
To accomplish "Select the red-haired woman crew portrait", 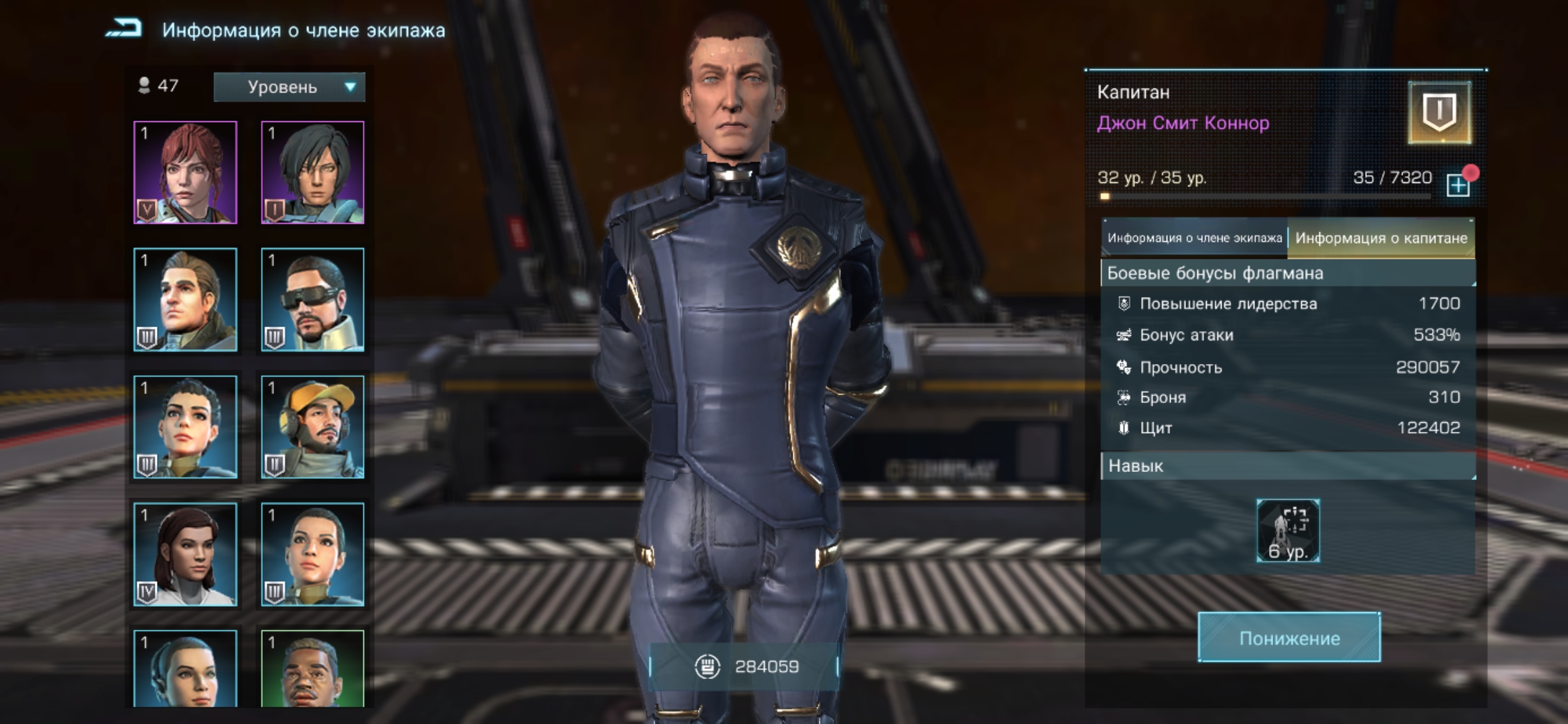I will (x=186, y=172).
